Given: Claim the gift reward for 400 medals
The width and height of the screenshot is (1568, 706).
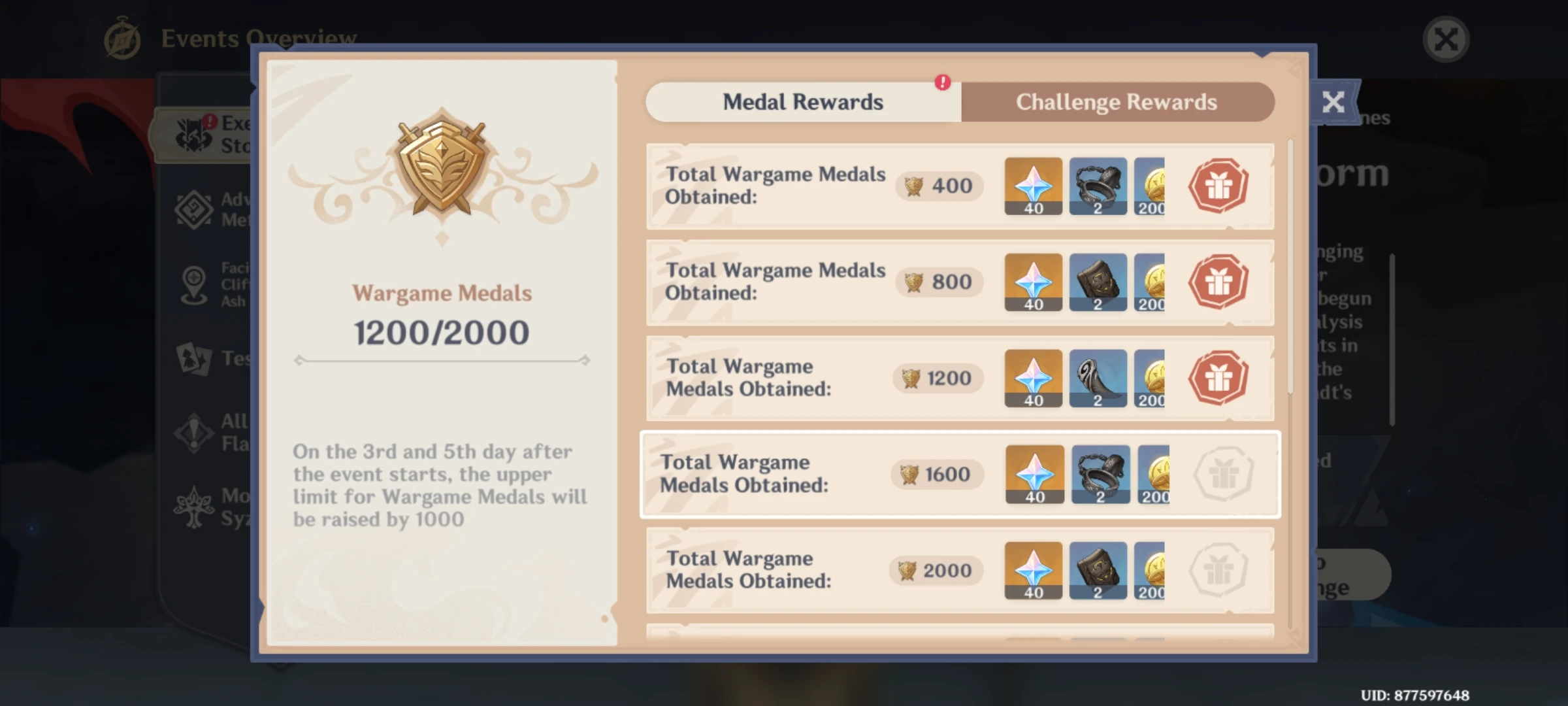Looking at the screenshot, I should pos(1218,186).
